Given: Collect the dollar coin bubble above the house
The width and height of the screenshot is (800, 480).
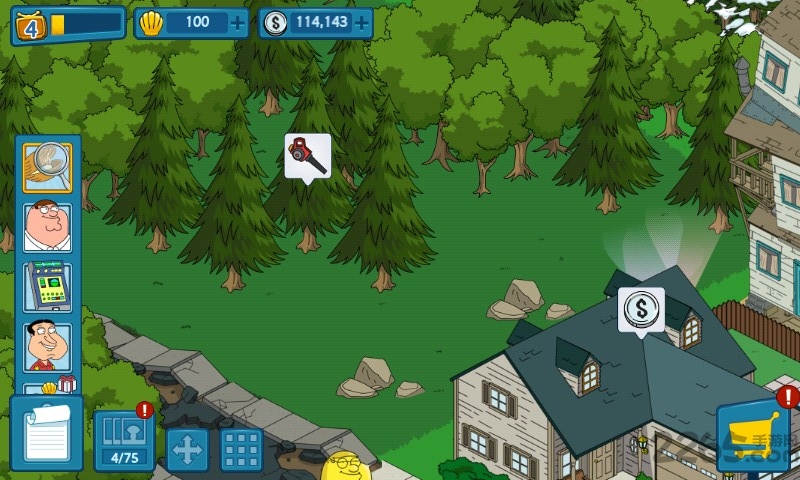Looking at the screenshot, I should 641,308.
